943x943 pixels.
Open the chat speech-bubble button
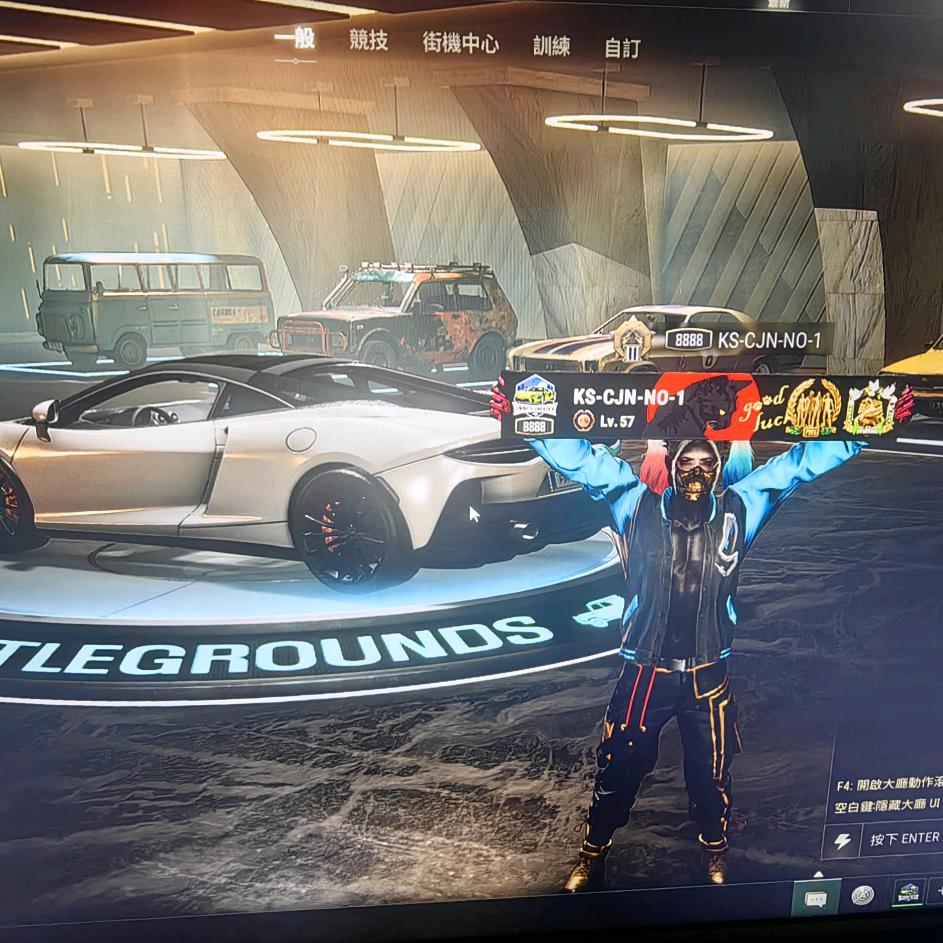[815, 898]
